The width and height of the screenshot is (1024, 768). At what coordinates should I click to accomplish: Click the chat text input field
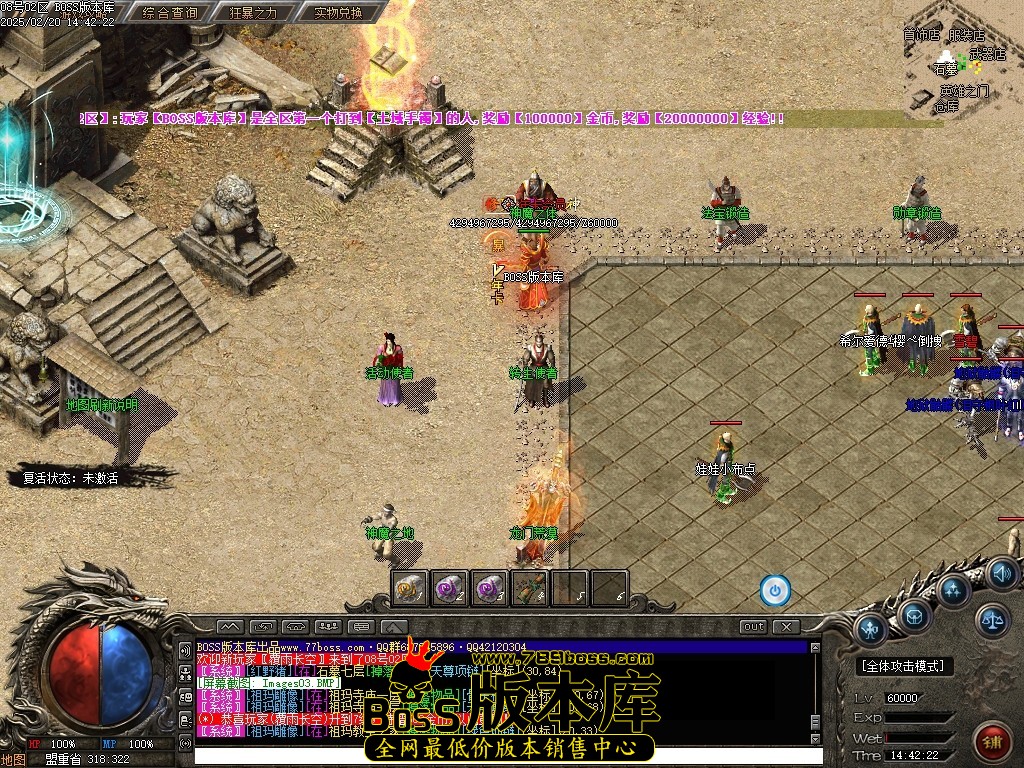500,755
